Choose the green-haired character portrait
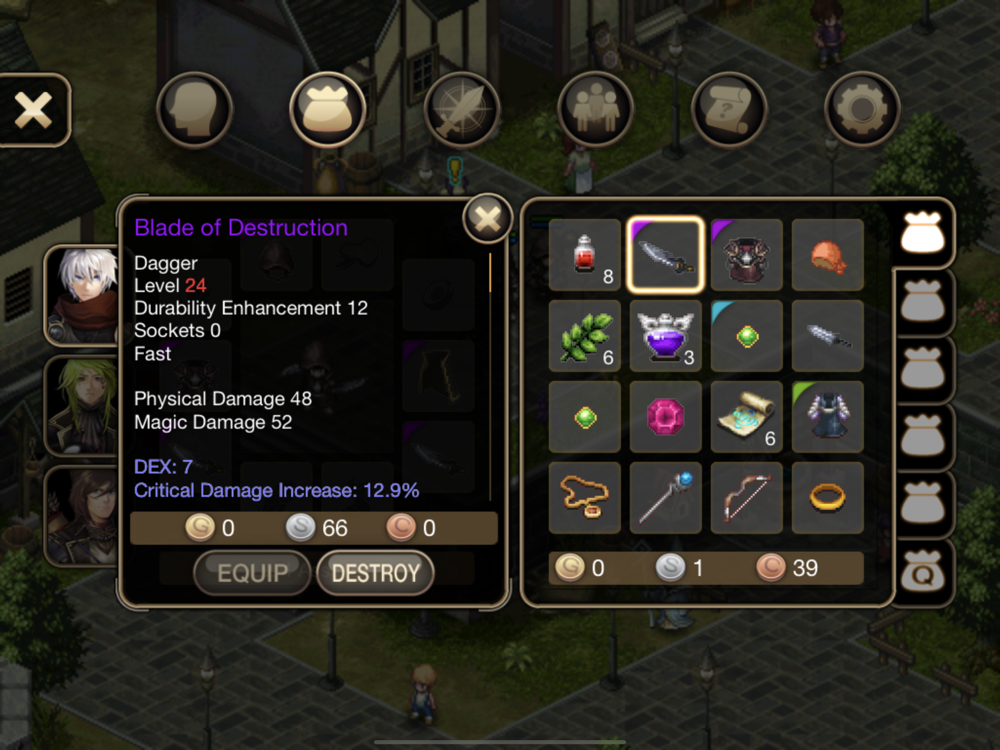This screenshot has width=1000, height=750. click(82, 405)
